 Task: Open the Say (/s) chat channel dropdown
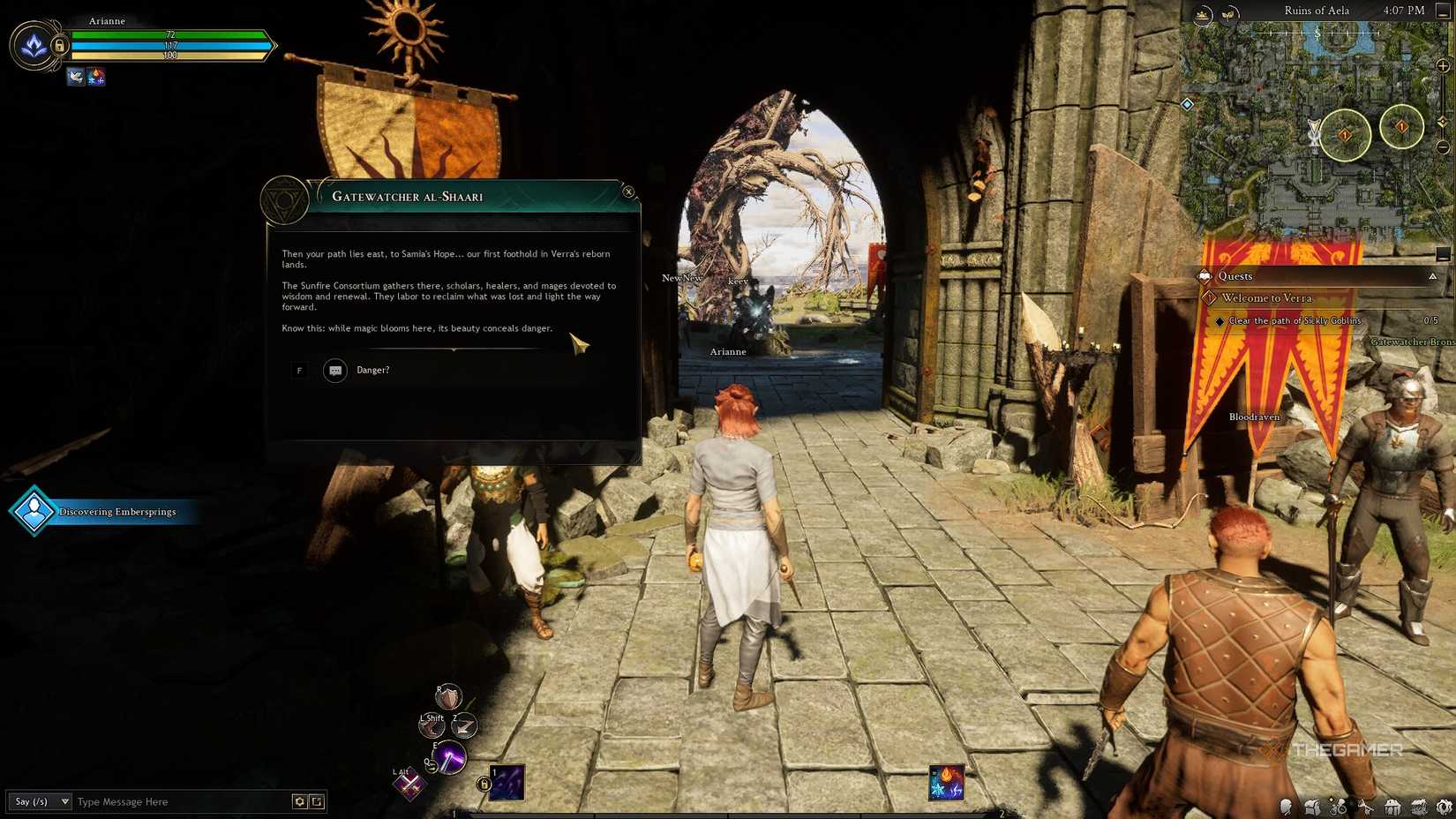coord(40,801)
